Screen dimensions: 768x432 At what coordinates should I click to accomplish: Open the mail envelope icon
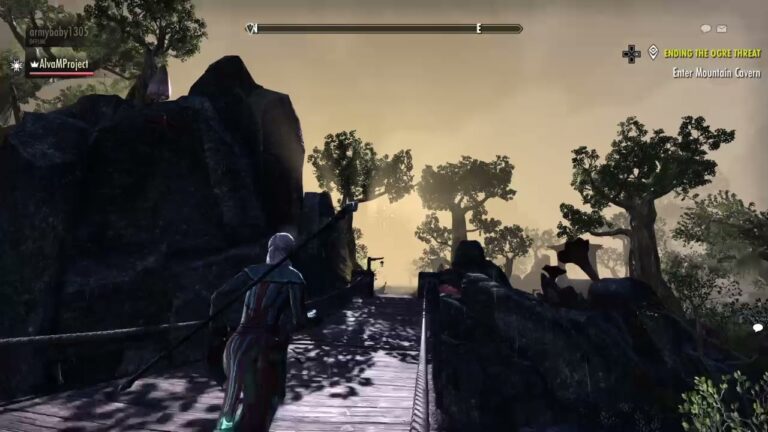pyautogui.click(x=722, y=29)
